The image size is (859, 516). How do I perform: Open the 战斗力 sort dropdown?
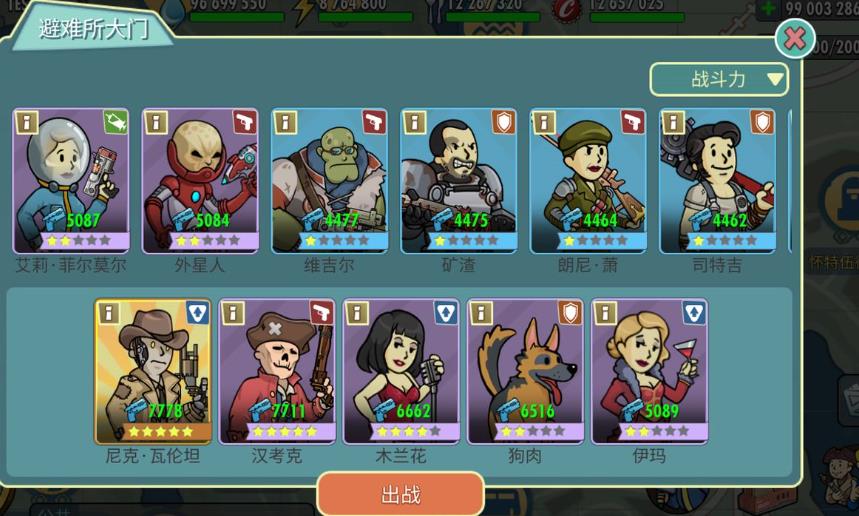[719, 79]
